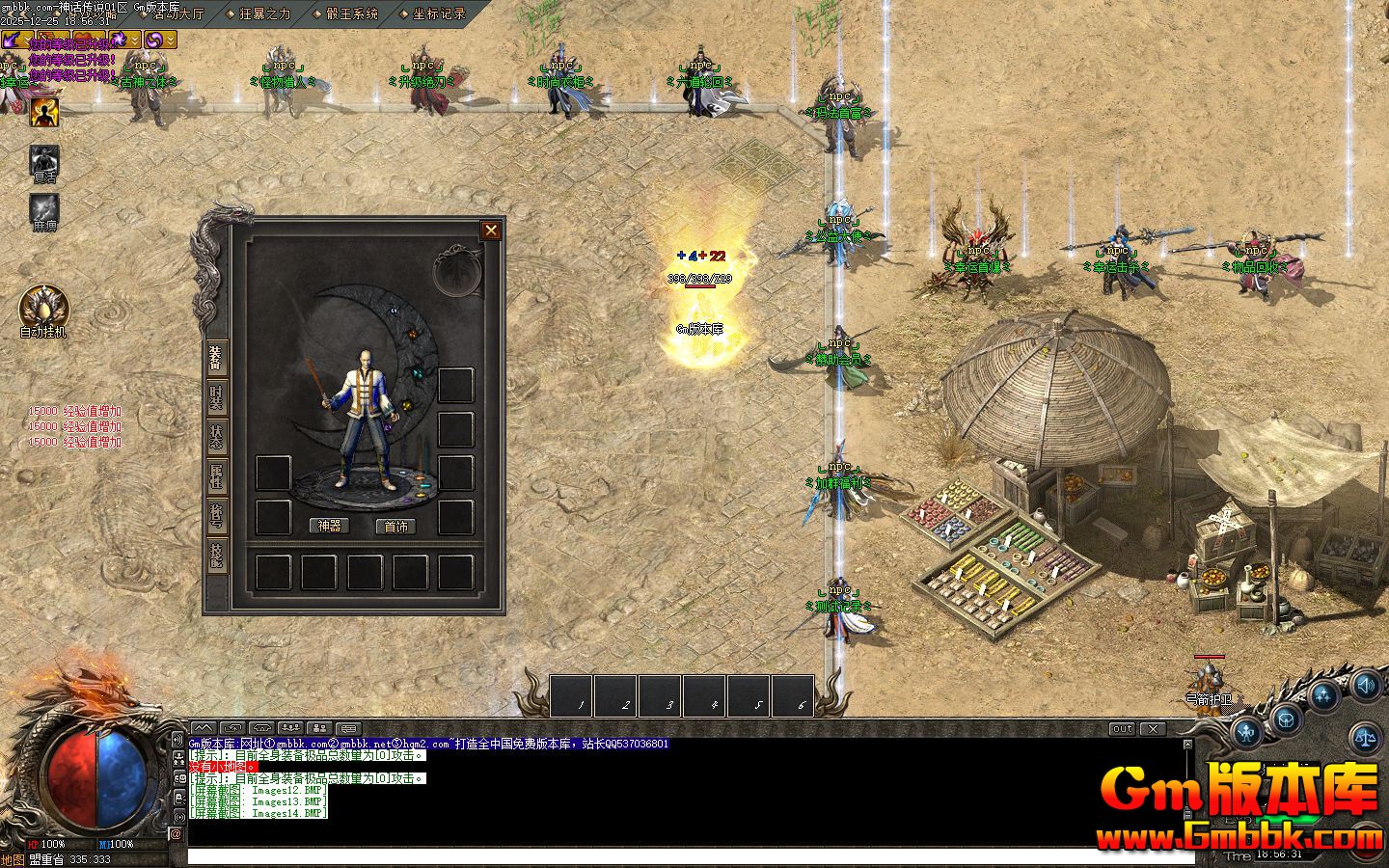This screenshot has width=1389, height=868.
Task: Select the 属性 tab
Action: 217,477
